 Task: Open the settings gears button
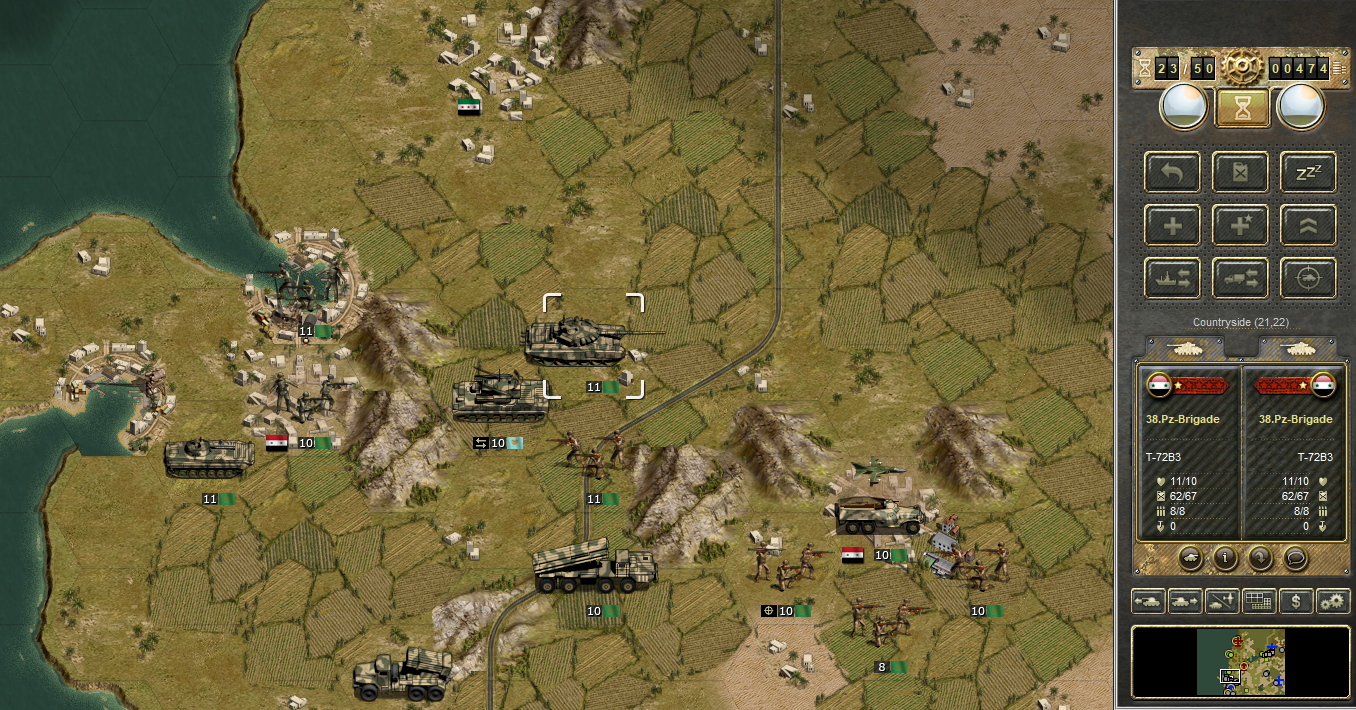(1332, 601)
